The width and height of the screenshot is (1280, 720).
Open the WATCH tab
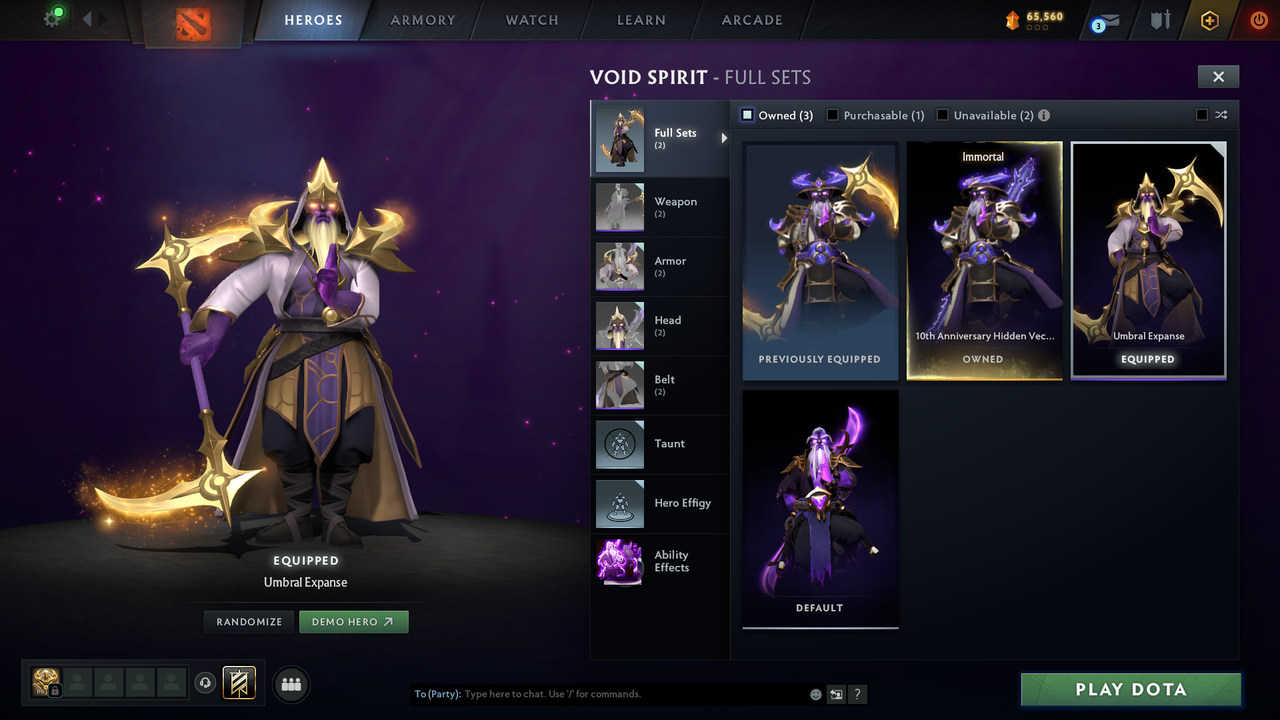(x=531, y=20)
